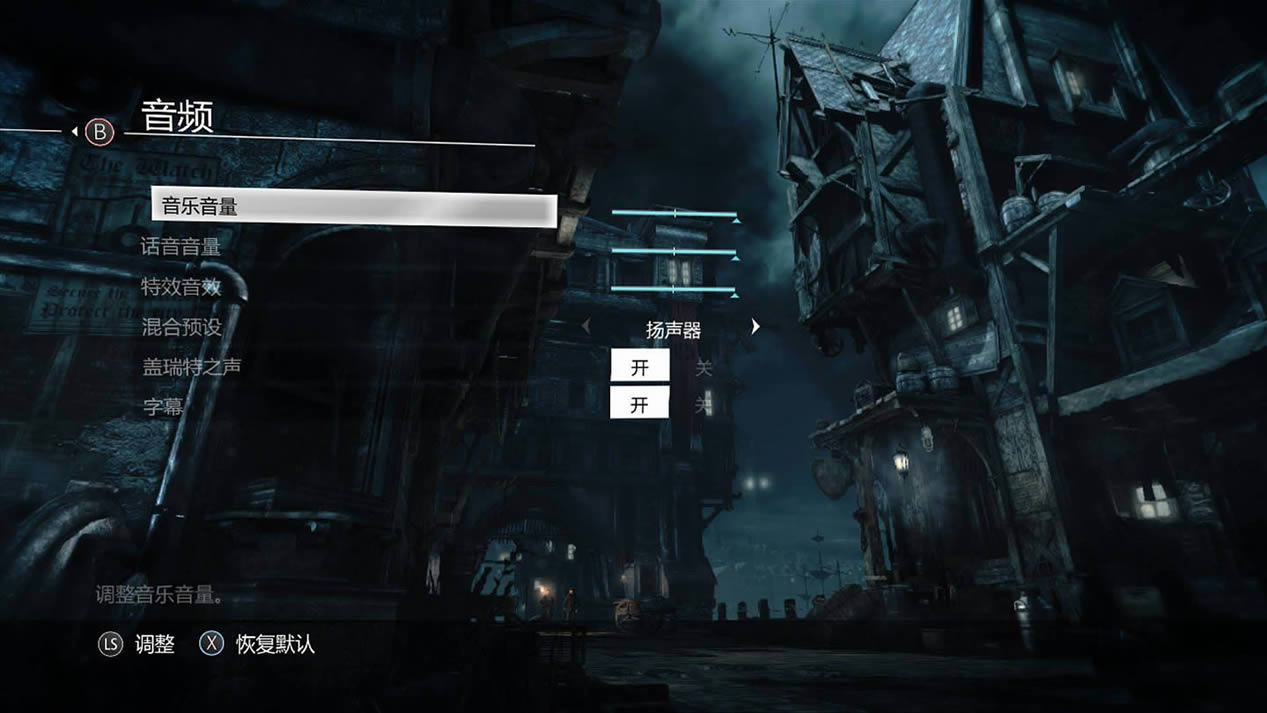Turn 盖瑞特之声 on with 开
The image size is (1267, 713).
coord(640,367)
